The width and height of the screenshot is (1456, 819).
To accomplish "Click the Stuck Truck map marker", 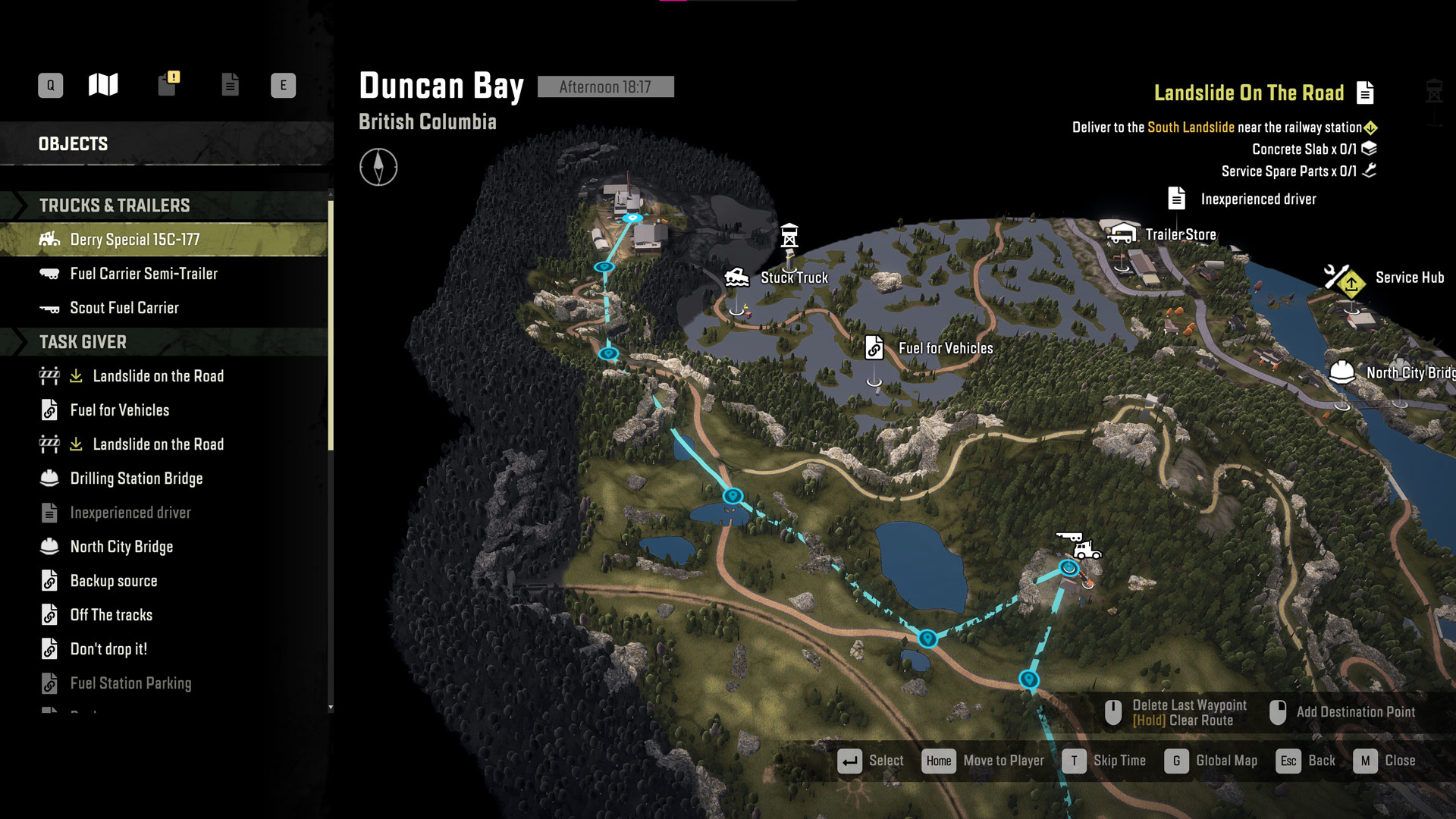I will pos(737,278).
